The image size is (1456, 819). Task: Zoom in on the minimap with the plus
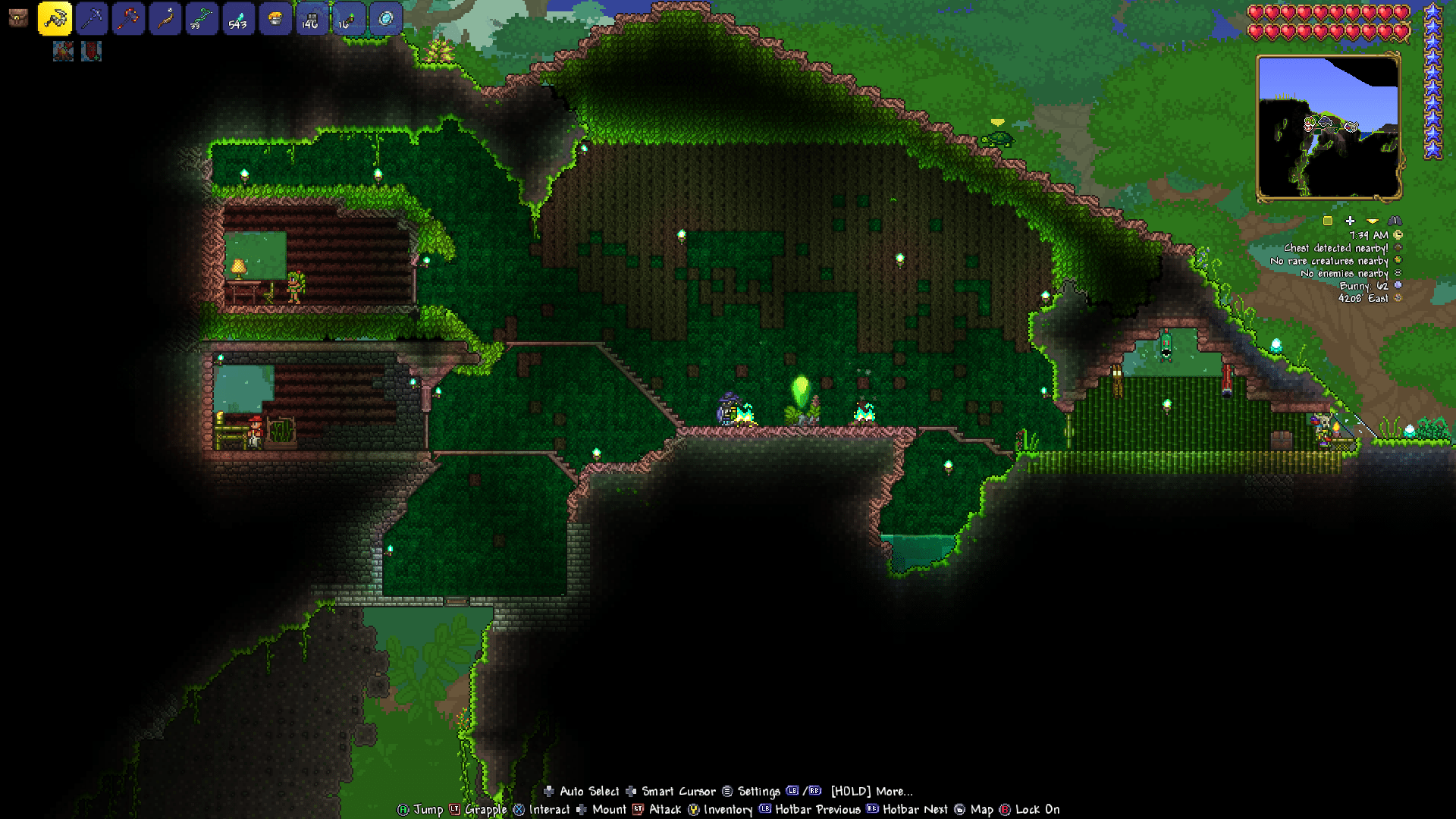1350,221
